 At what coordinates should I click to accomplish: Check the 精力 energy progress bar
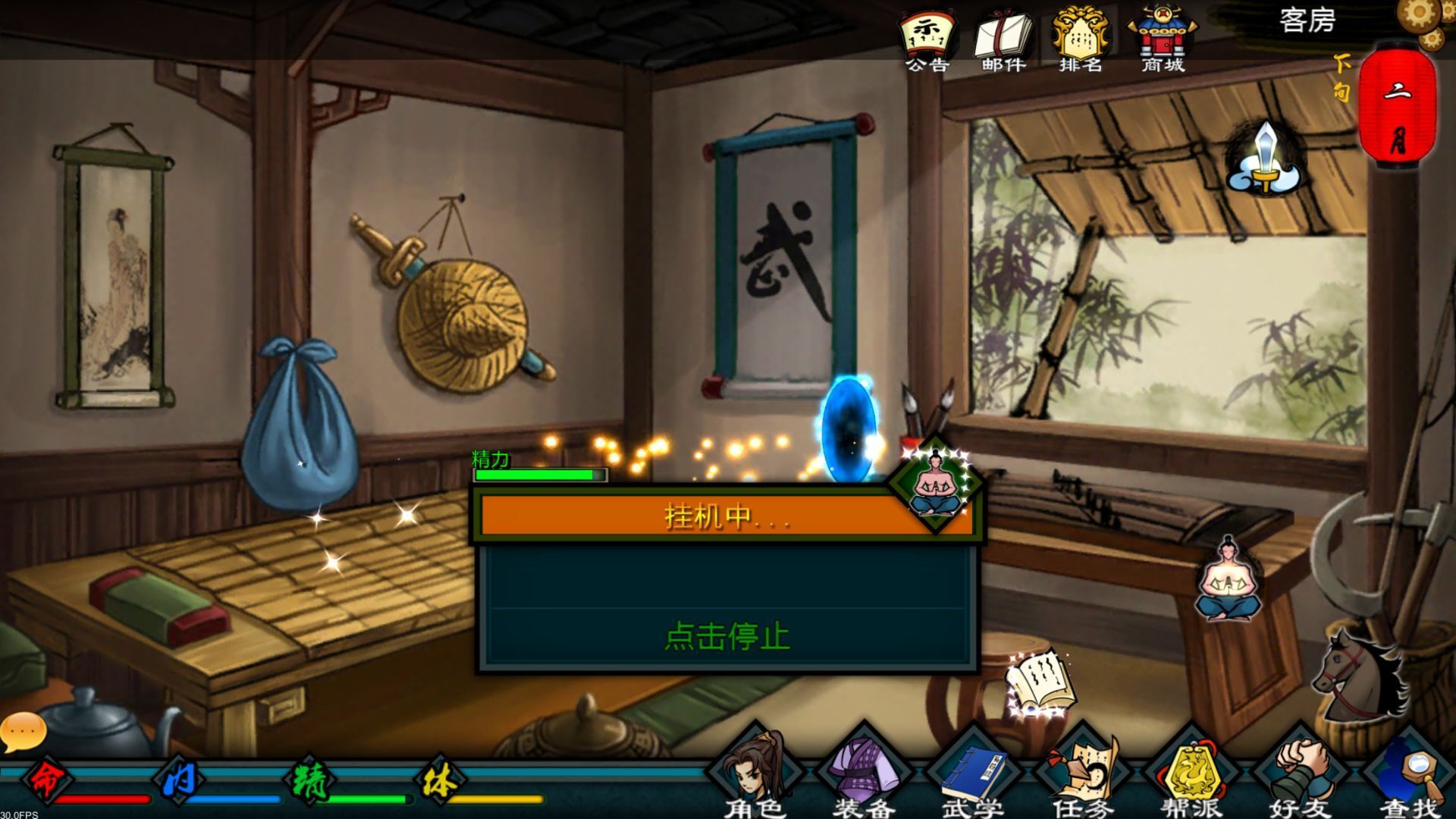click(x=538, y=474)
